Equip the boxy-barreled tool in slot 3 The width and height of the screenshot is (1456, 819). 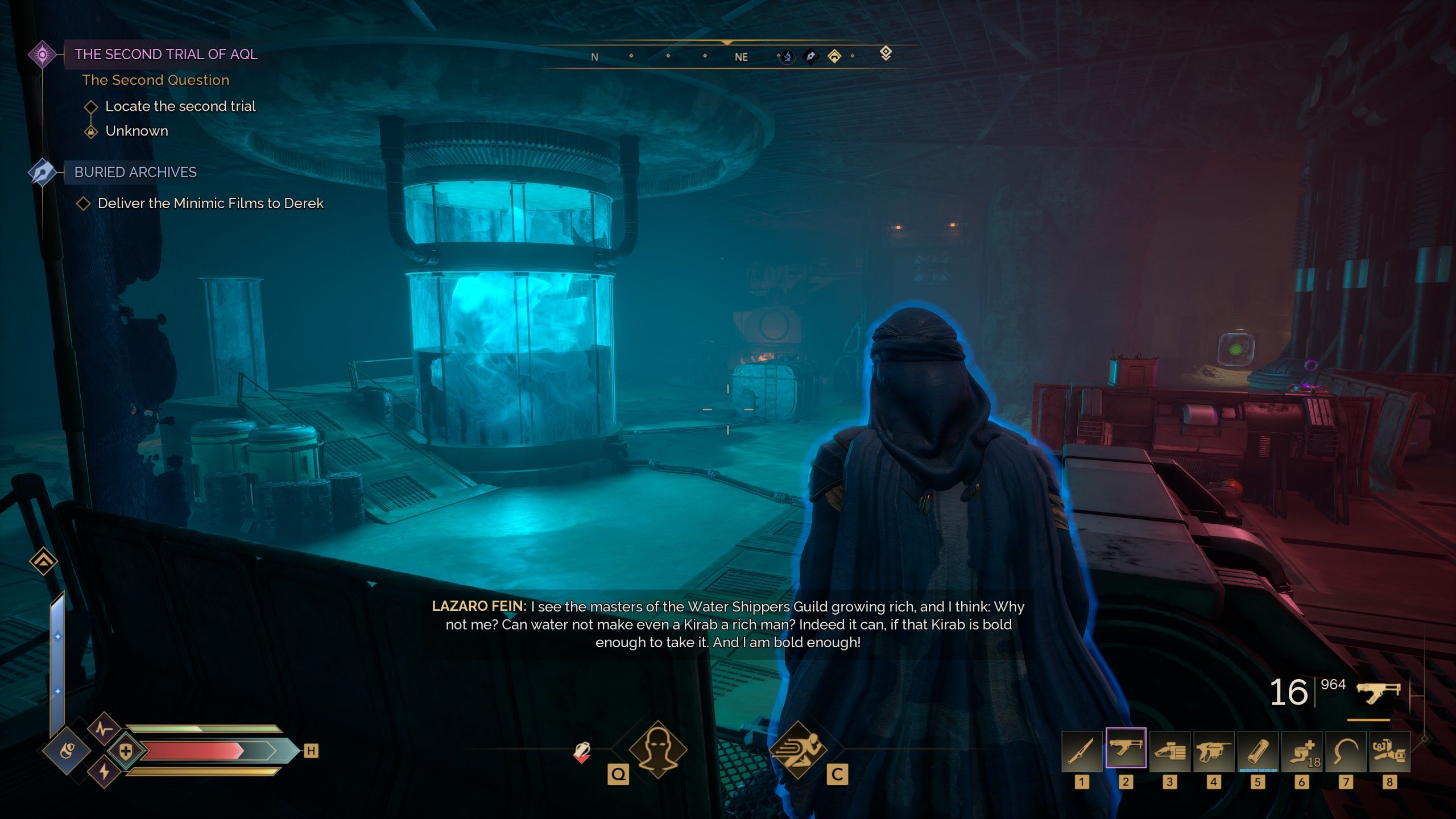tap(1169, 751)
